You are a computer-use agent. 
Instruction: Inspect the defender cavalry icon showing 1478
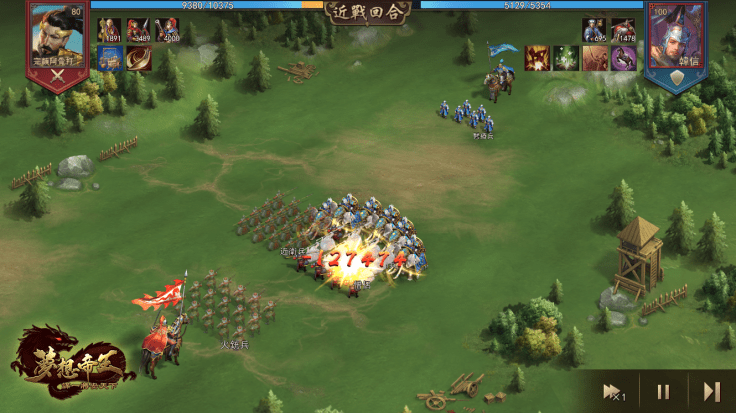point(623,30)
